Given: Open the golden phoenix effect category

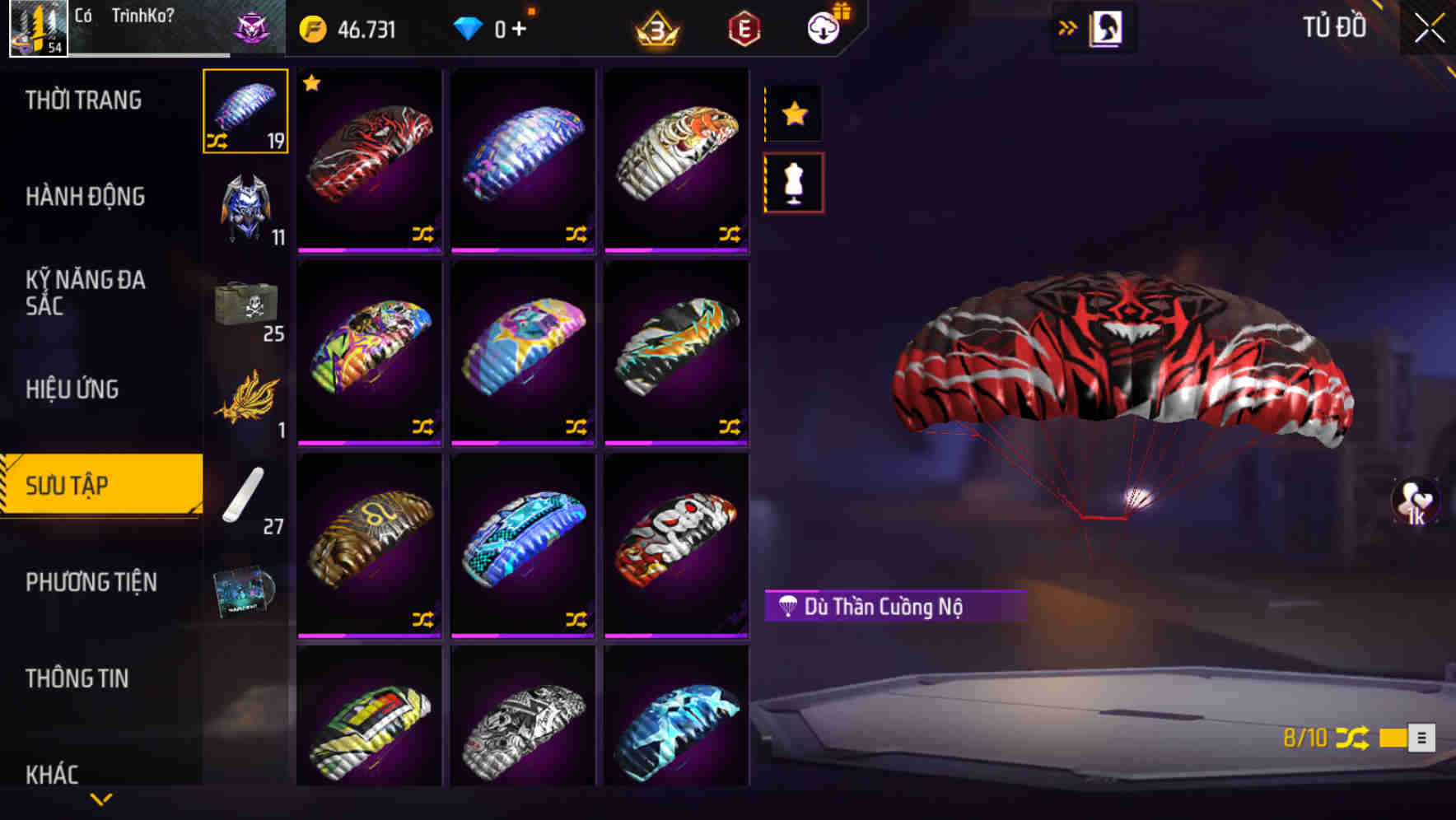Looking at the screenshot, I should (x=244, y=401).
